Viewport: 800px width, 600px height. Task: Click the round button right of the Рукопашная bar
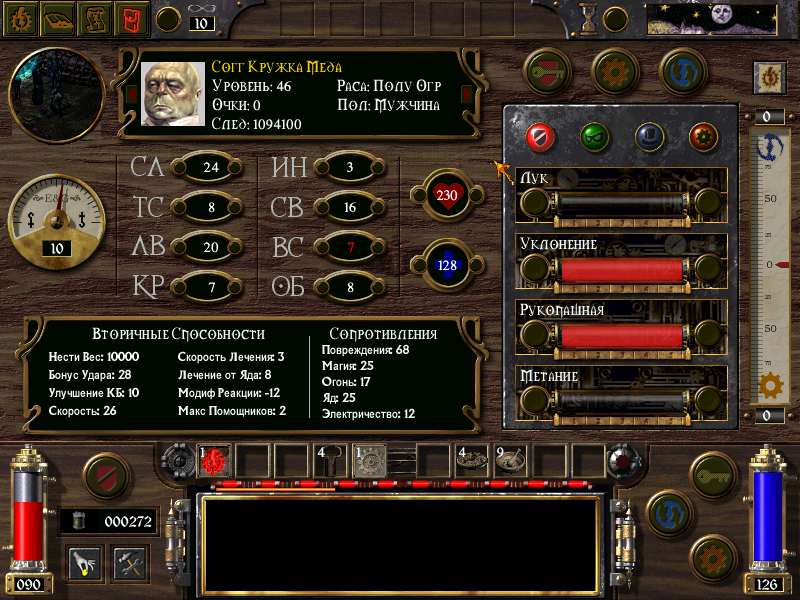click(x=709, y=335)
